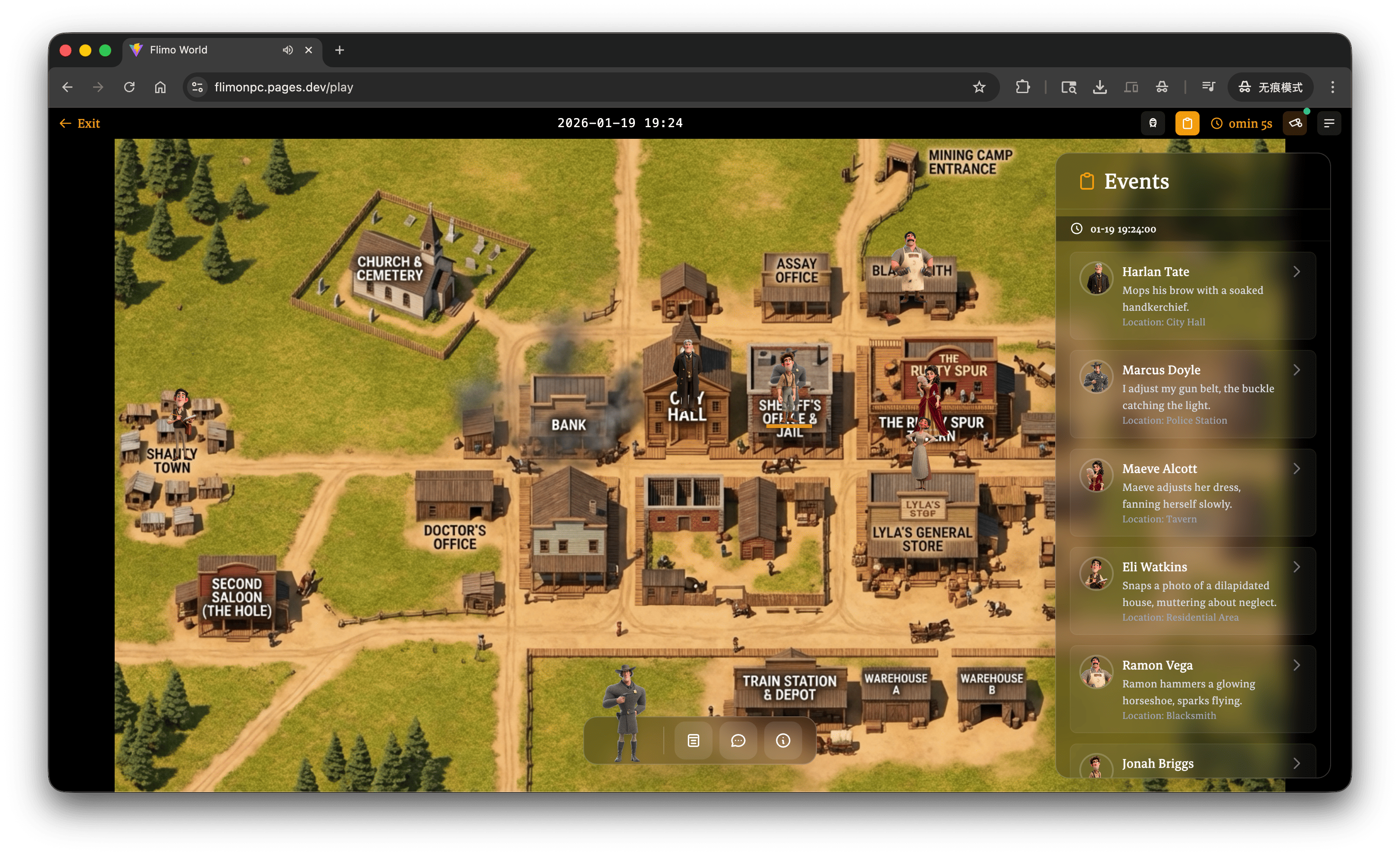Screen dimensions: 1400x856
Task: Open the three-line menu icon
Action: pyautogui.click(x=1329, y=123)
